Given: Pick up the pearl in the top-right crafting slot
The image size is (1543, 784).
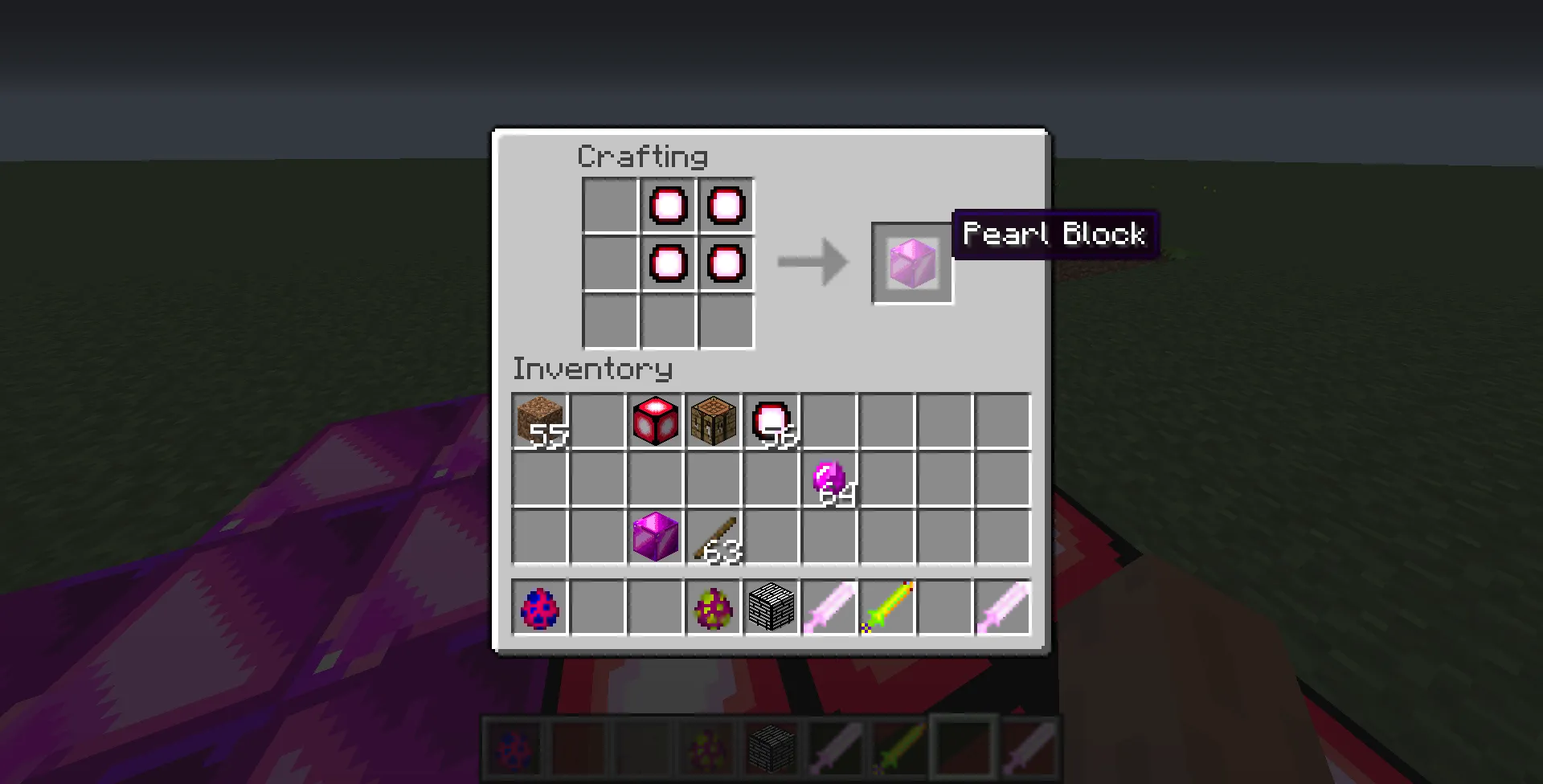Looking at the screenshot, I should pos(726,205).
